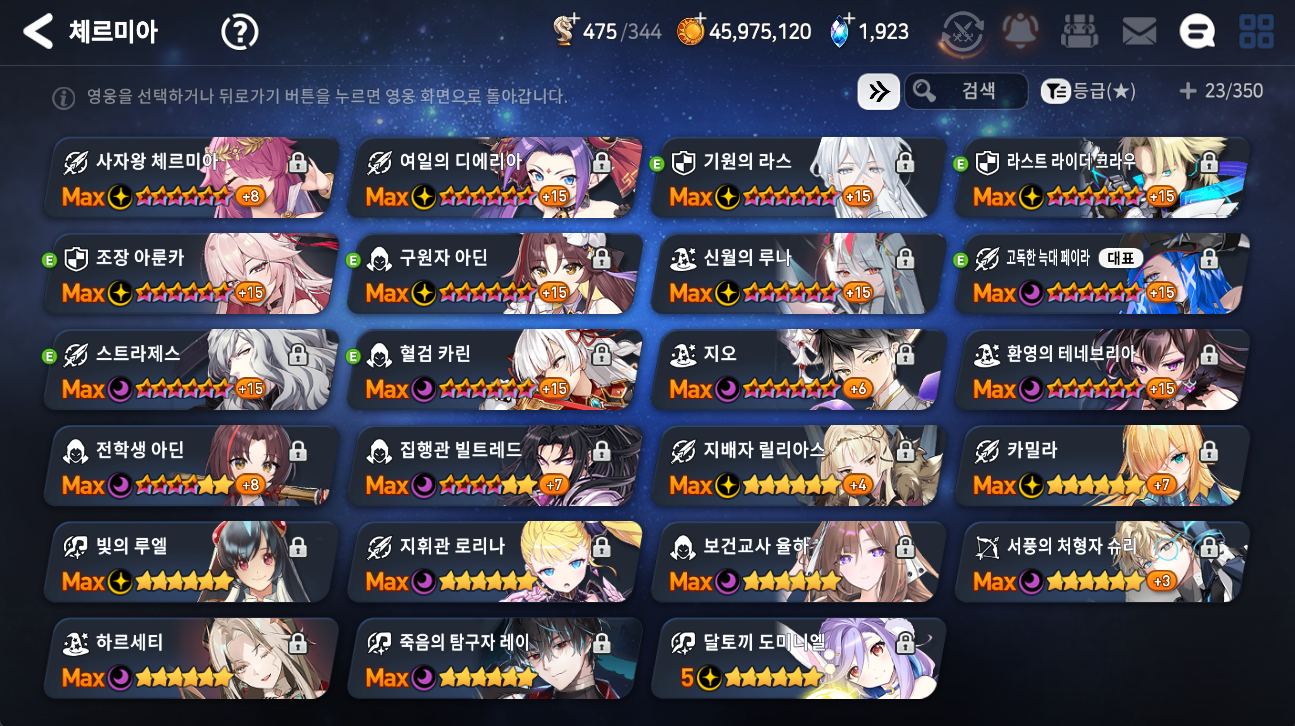Go back using the back arrow

[x=37, y=30]
